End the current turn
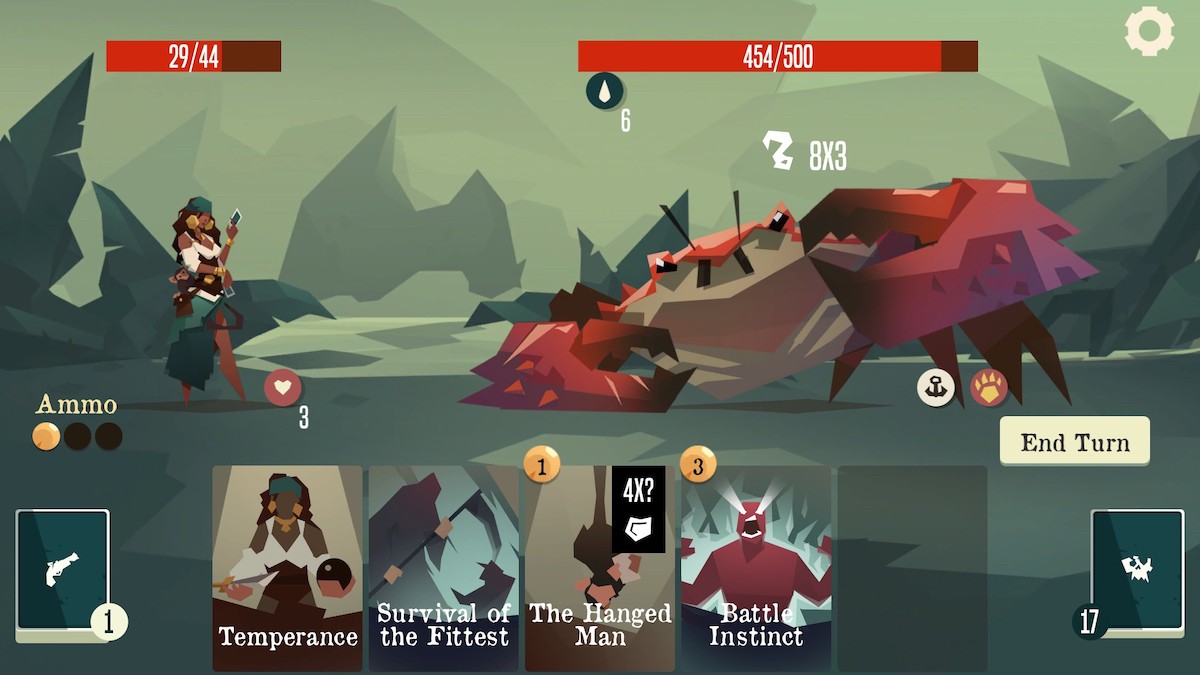The height and width of the screenshot is (675, 1200). 1074,442
